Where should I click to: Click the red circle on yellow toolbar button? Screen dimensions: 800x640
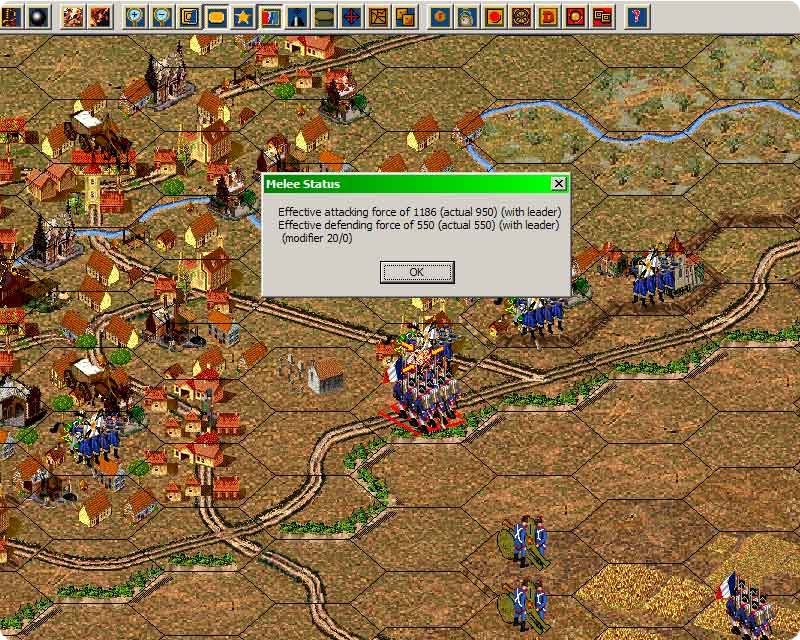click(494, 16)
